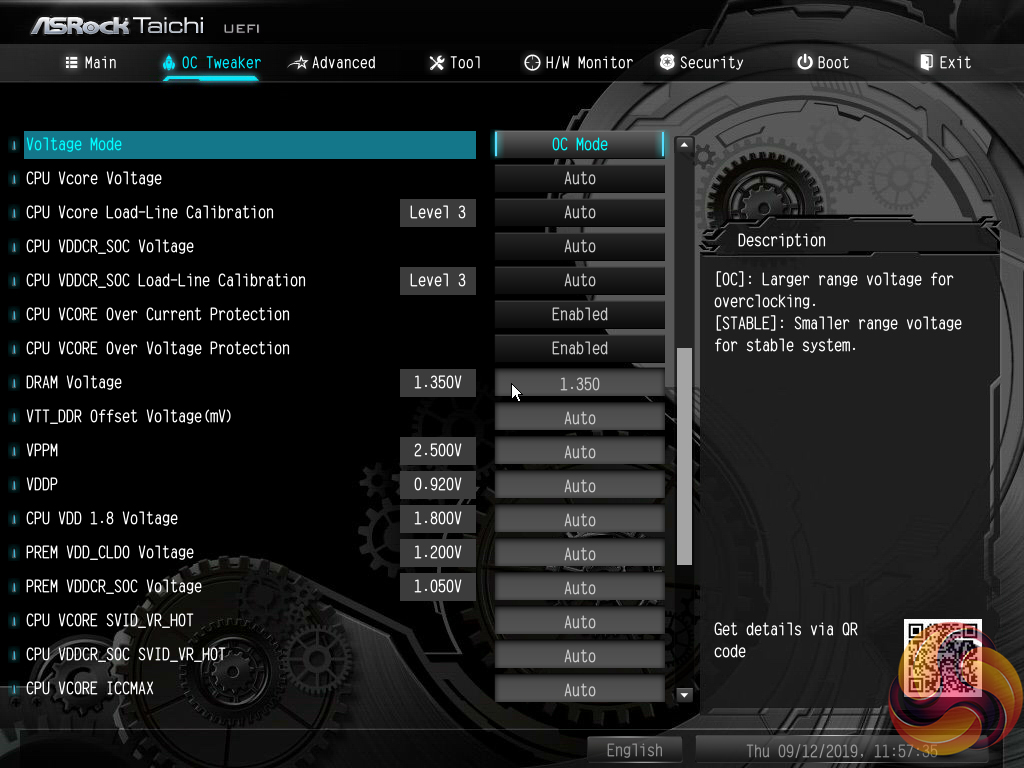The height and width of the screenshot is (768, 1024).
Task: Set the CPU Vcore Voltage value
Action: pyautogui.click(x=579, y=178)
